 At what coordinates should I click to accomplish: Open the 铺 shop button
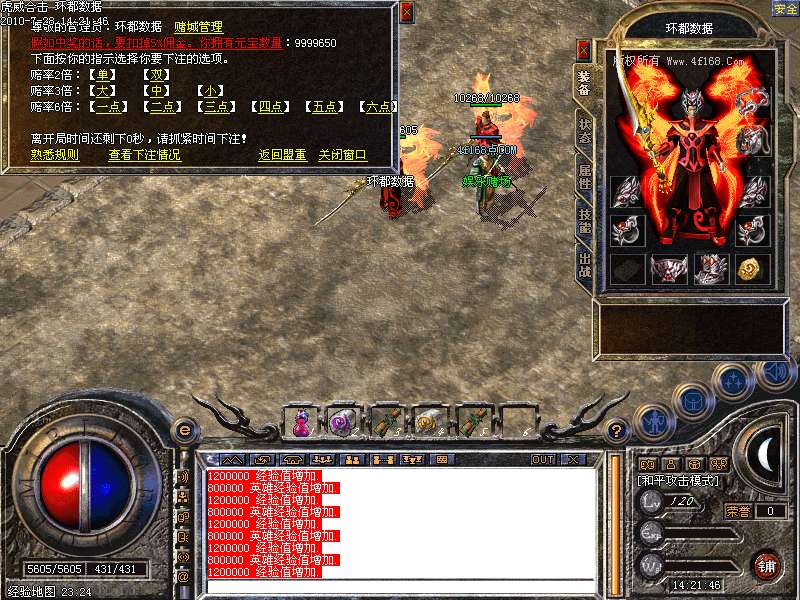[x=766, y=564]
